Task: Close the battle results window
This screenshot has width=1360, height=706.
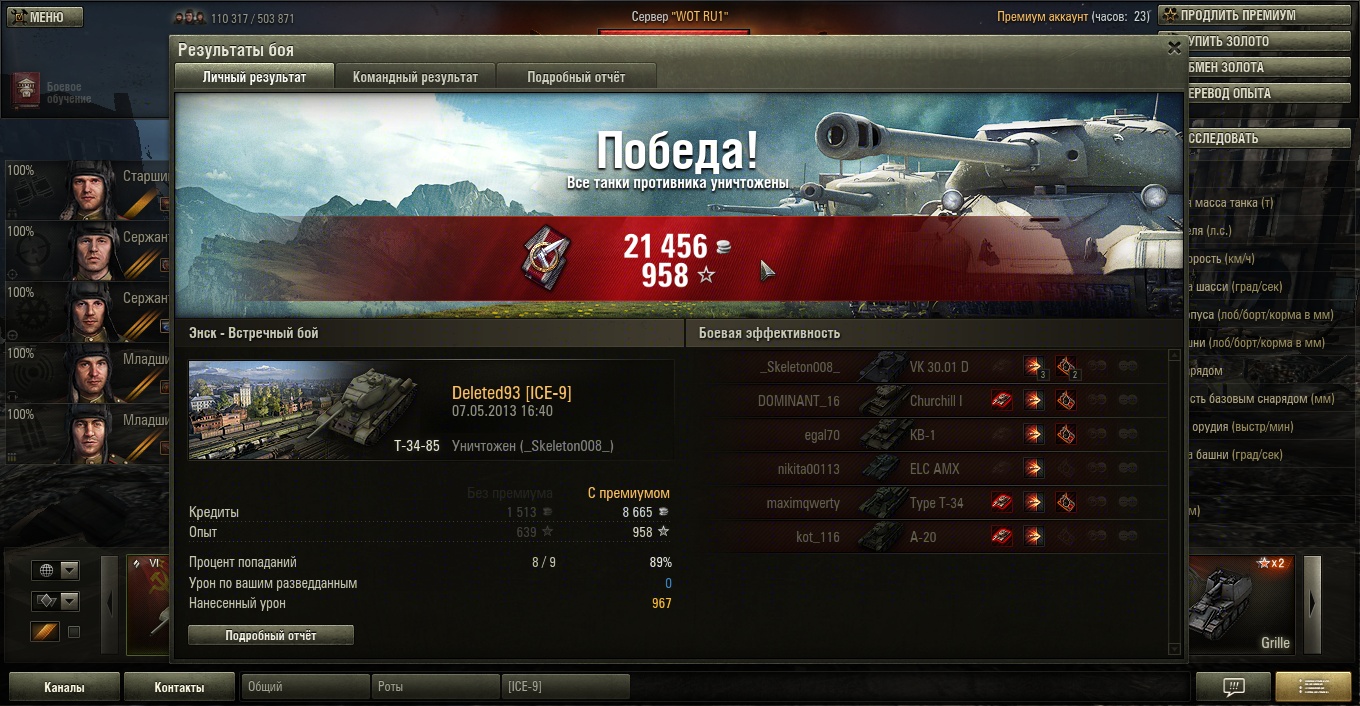Action: click(x=1174, y=48)
